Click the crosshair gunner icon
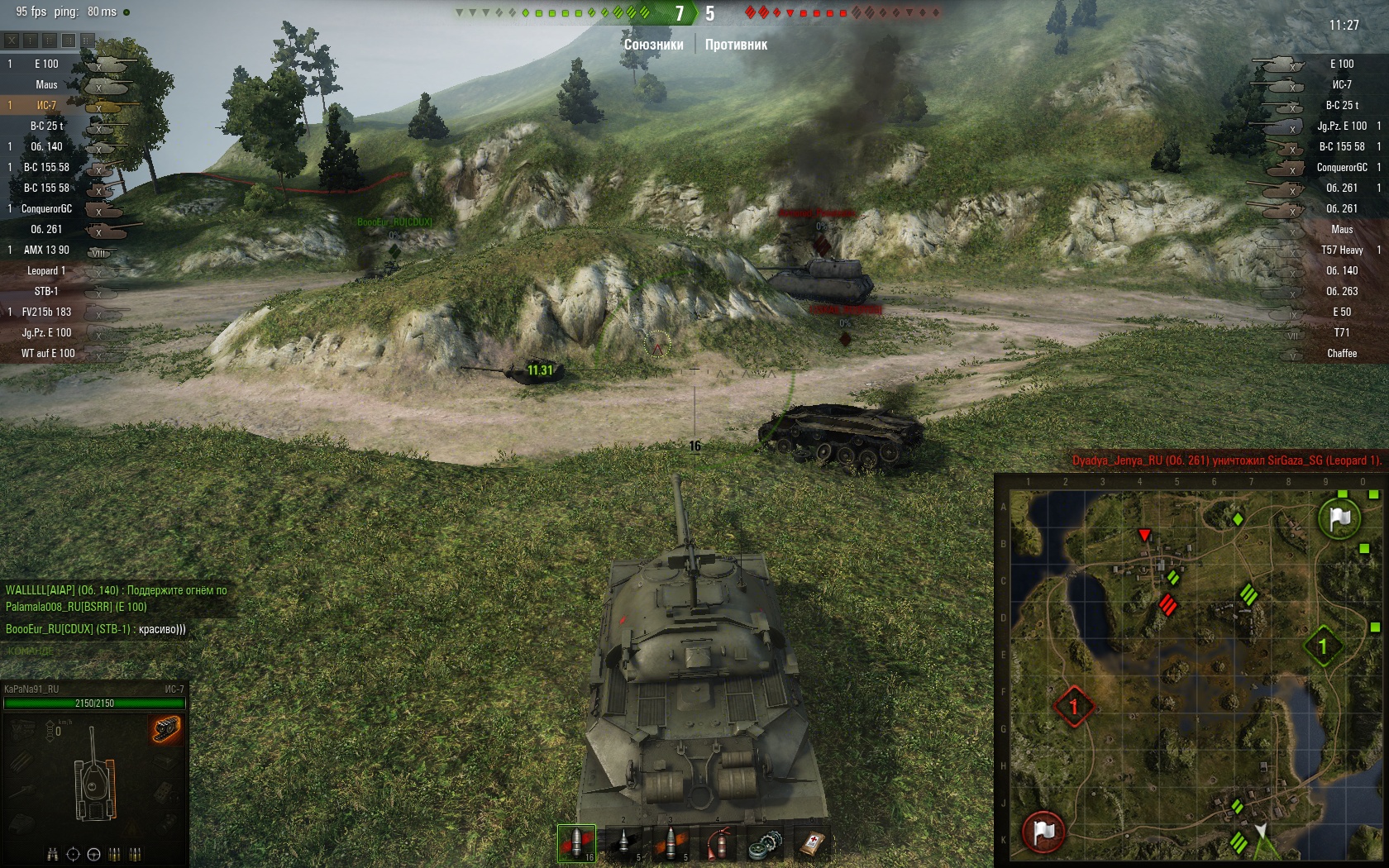1389x868 pixels. pos(73,854)
